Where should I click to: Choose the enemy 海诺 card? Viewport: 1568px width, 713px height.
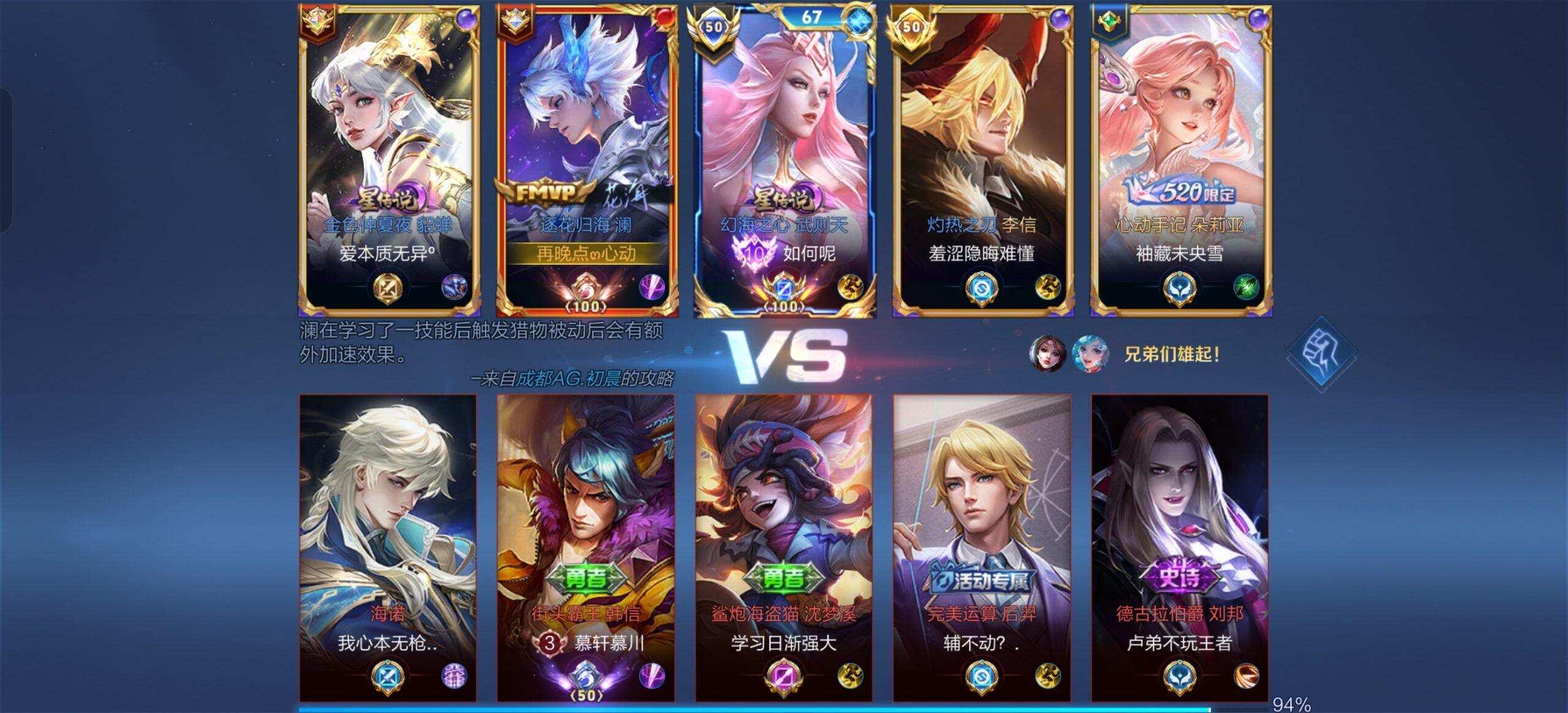pos(388,547)
